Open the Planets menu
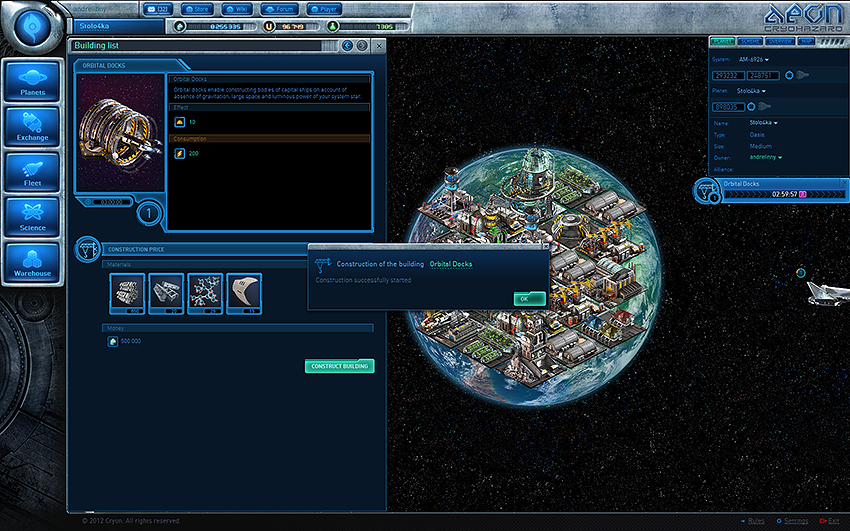Screen dimensions: 850x531 [32, 83]
